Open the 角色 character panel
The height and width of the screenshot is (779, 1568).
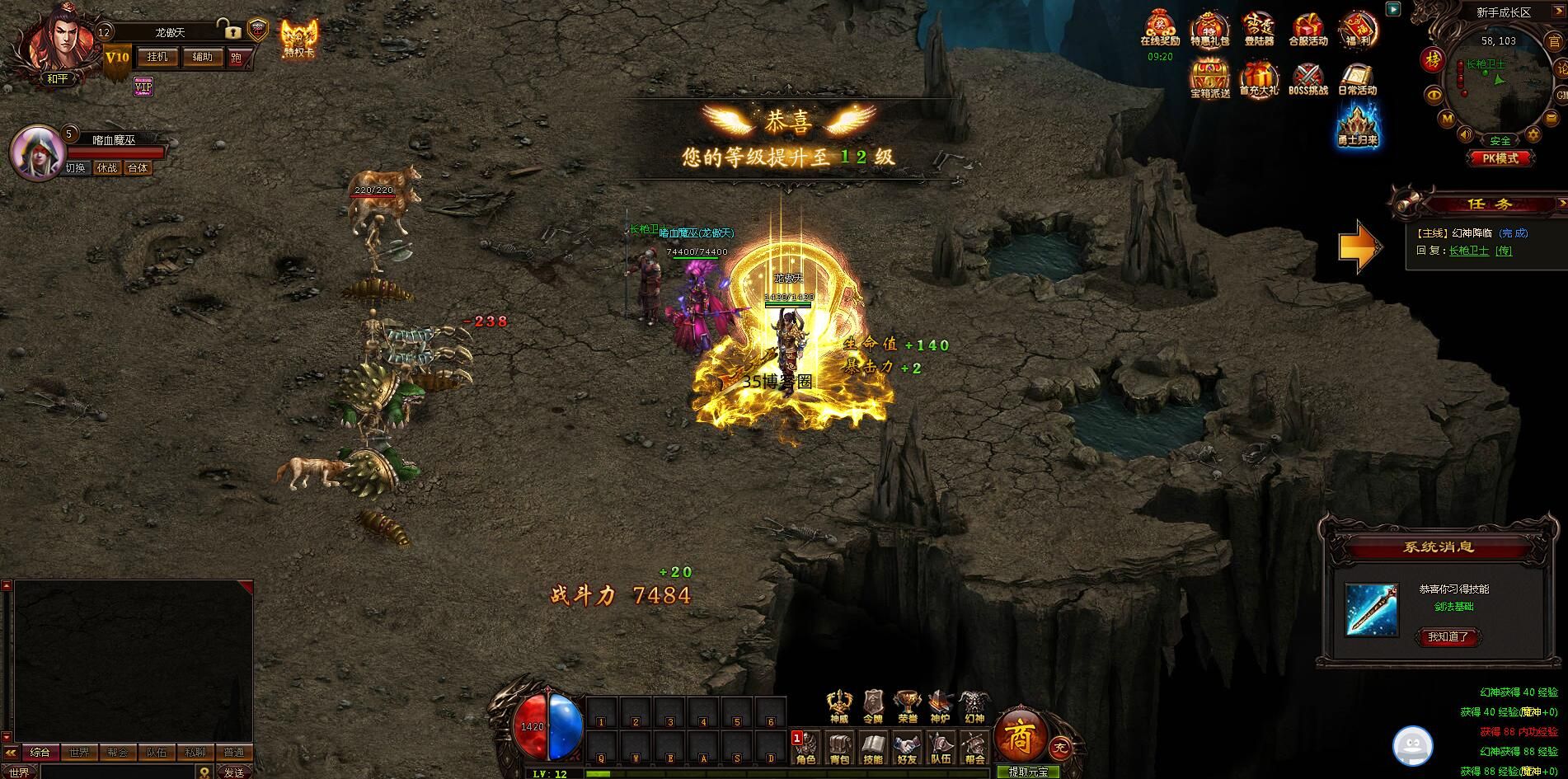point(805,748)
